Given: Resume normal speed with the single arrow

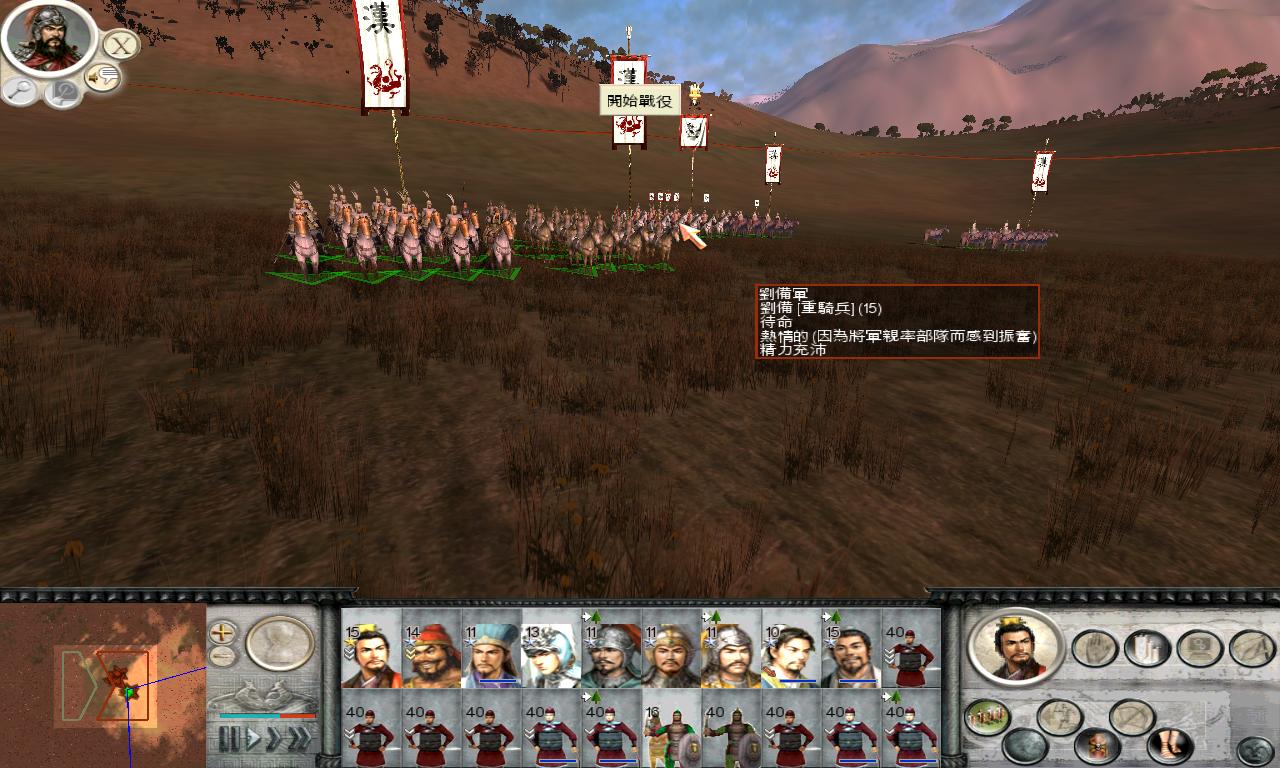Looking at the screenshot, I should 254,737.
